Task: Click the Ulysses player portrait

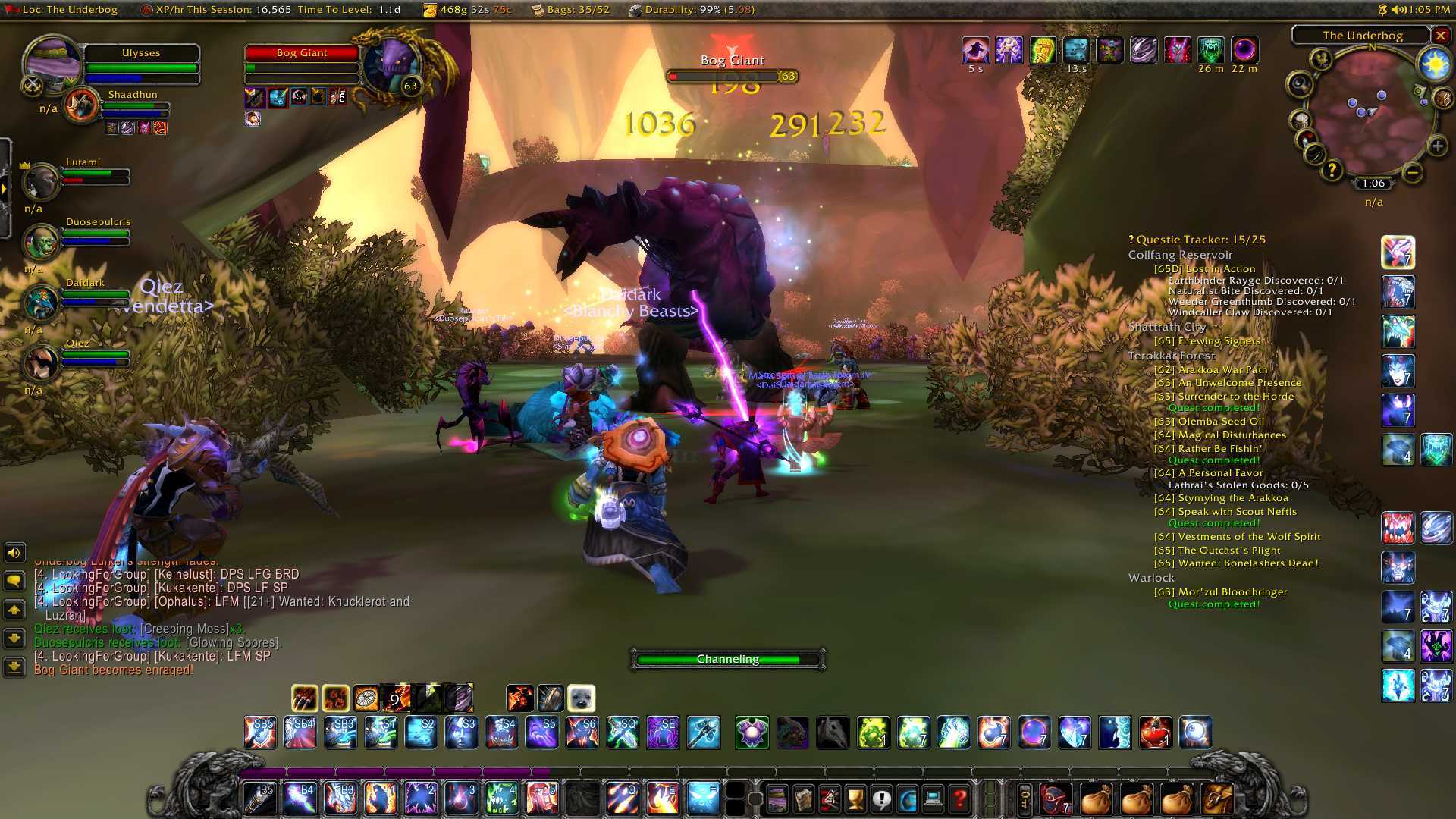Action: tap(53, 63)
